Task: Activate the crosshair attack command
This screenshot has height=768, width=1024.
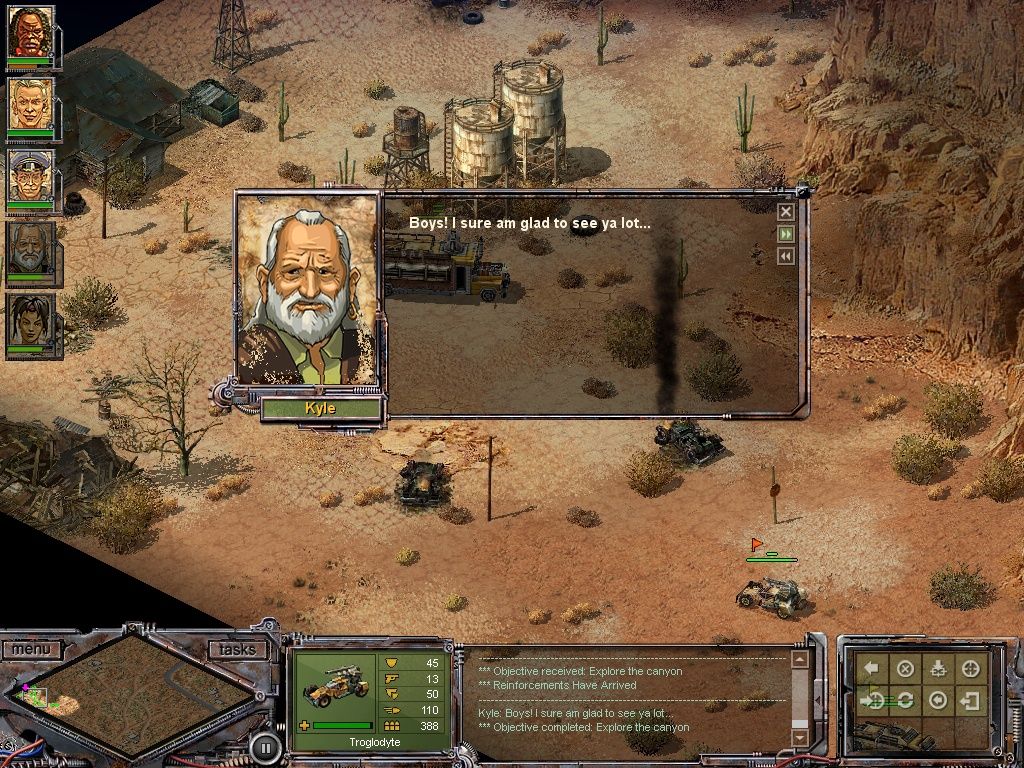Action: pos(969,669)
